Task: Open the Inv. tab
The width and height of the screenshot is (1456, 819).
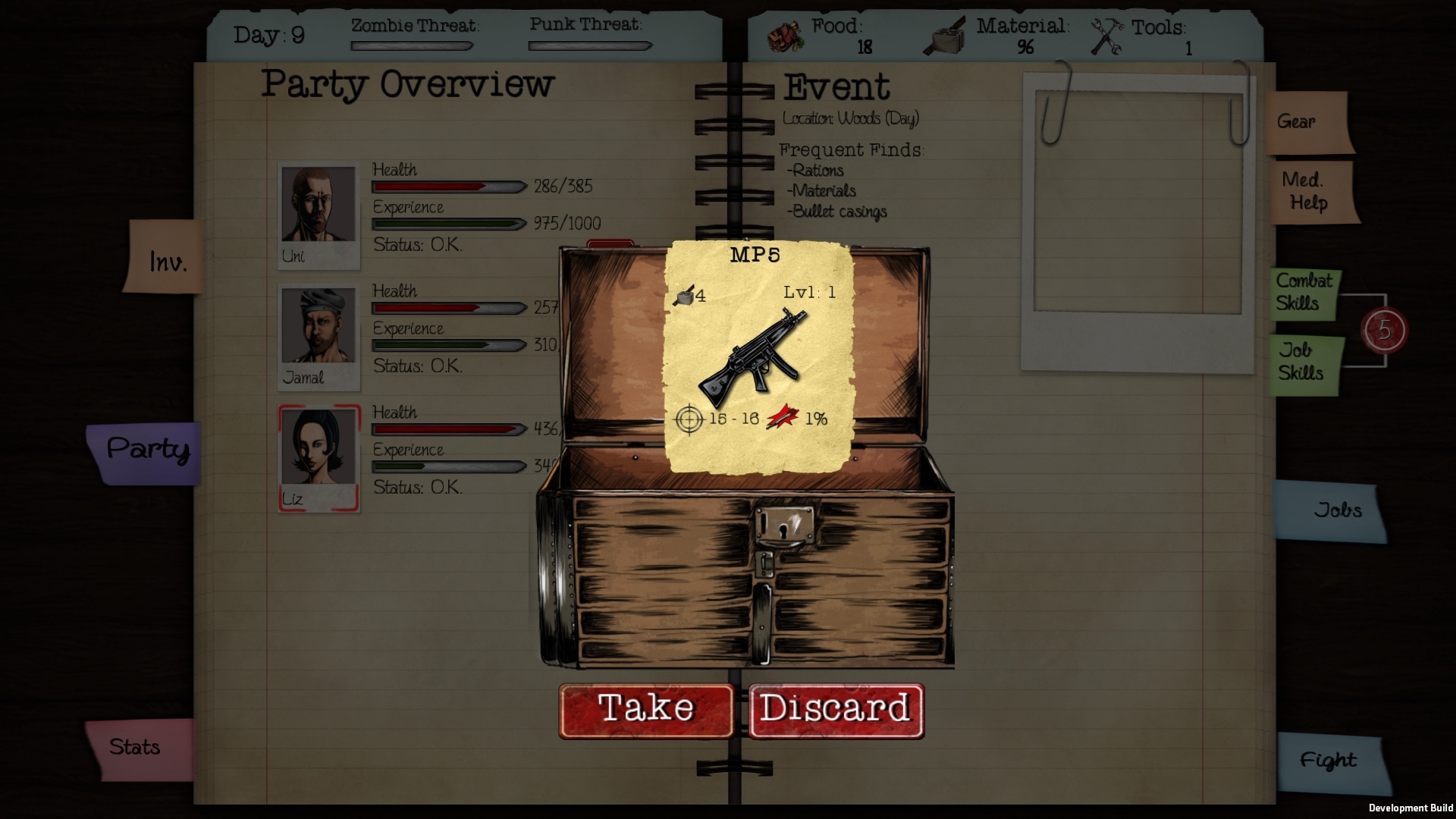Action: tap(166, 259)
